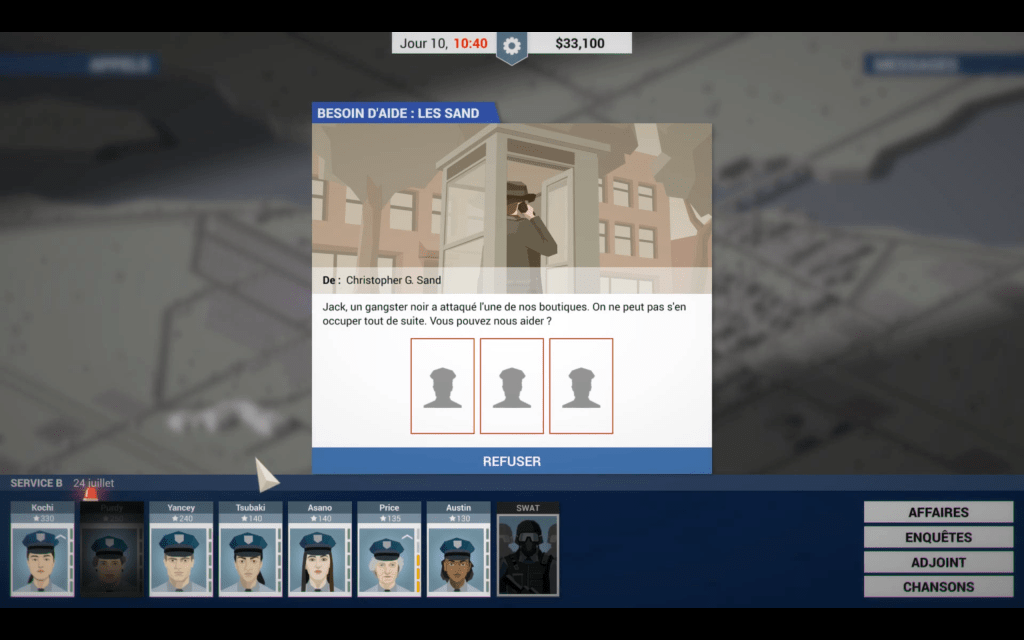Pick officer Asano's card
The height and width of the screenshot is (640, 1024).
coord(320,550)
